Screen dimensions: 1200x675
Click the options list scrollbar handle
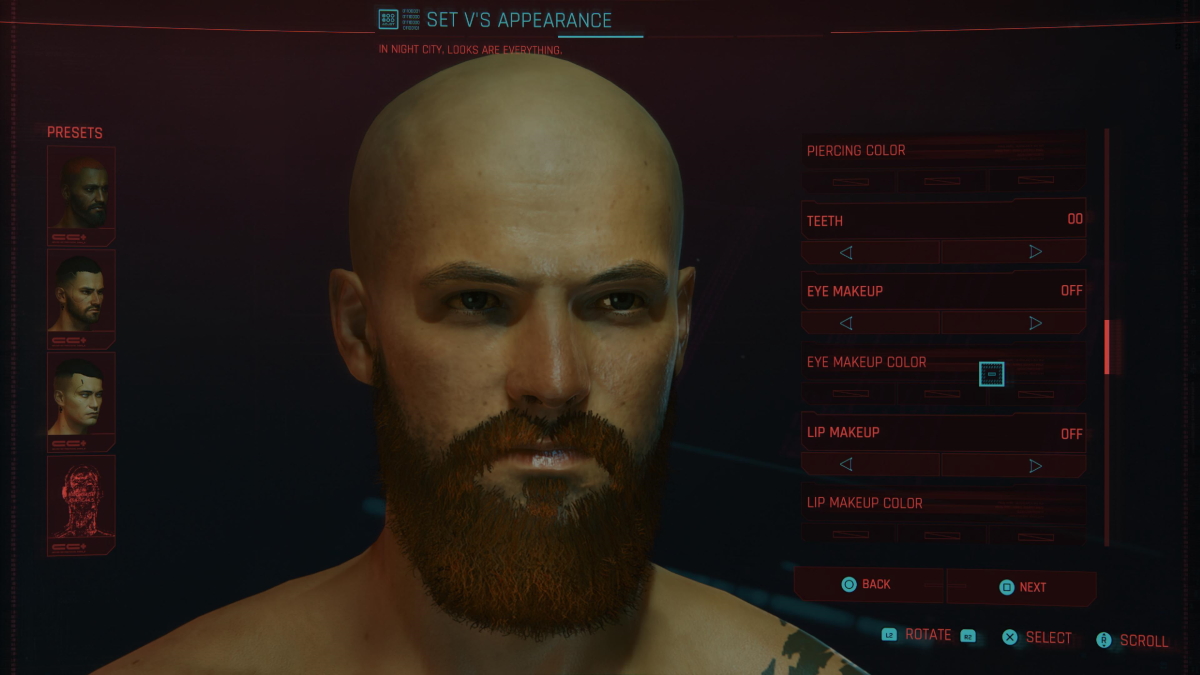point(1107,347)
